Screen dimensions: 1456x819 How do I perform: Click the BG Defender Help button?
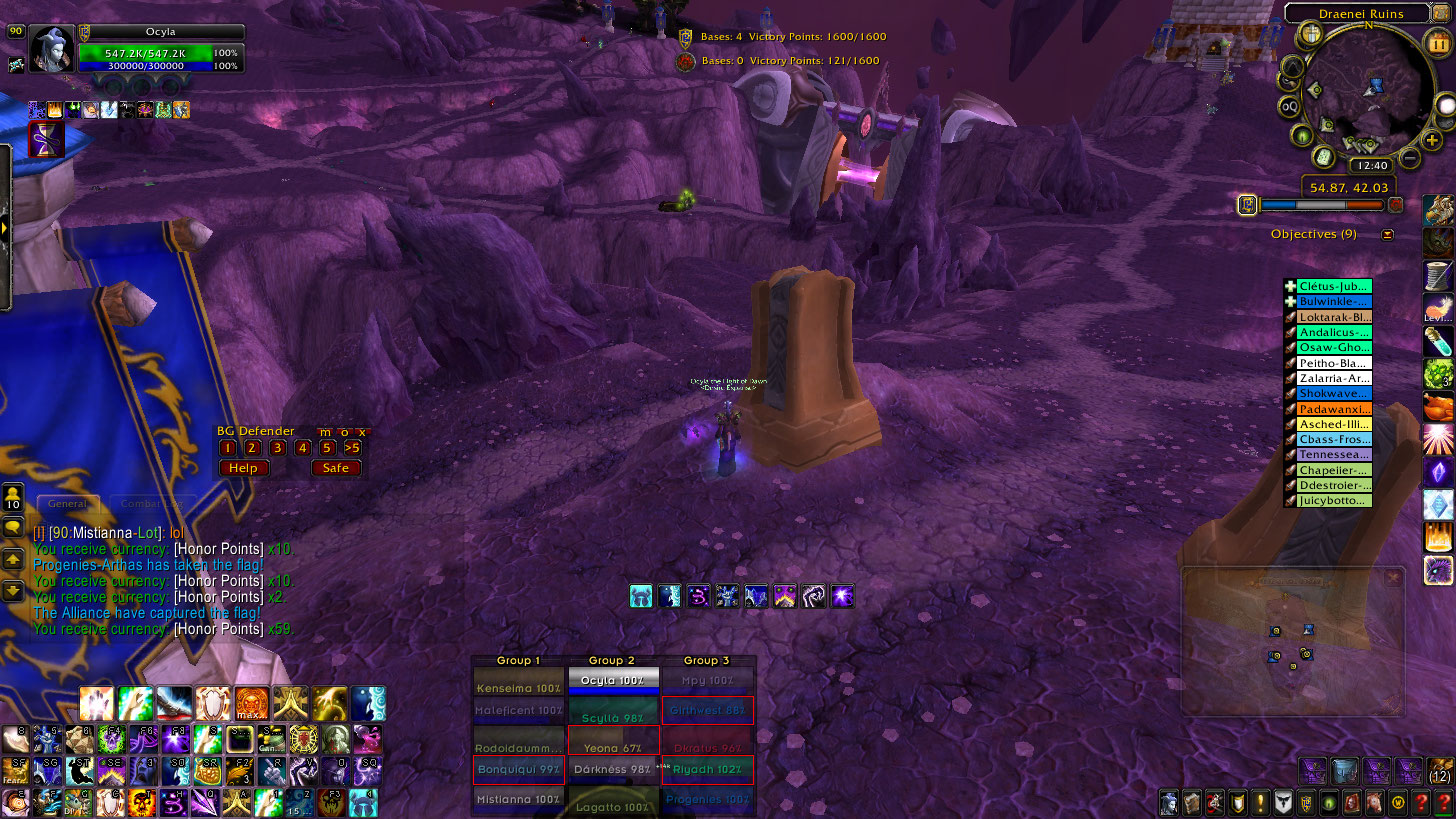point(243,468)
